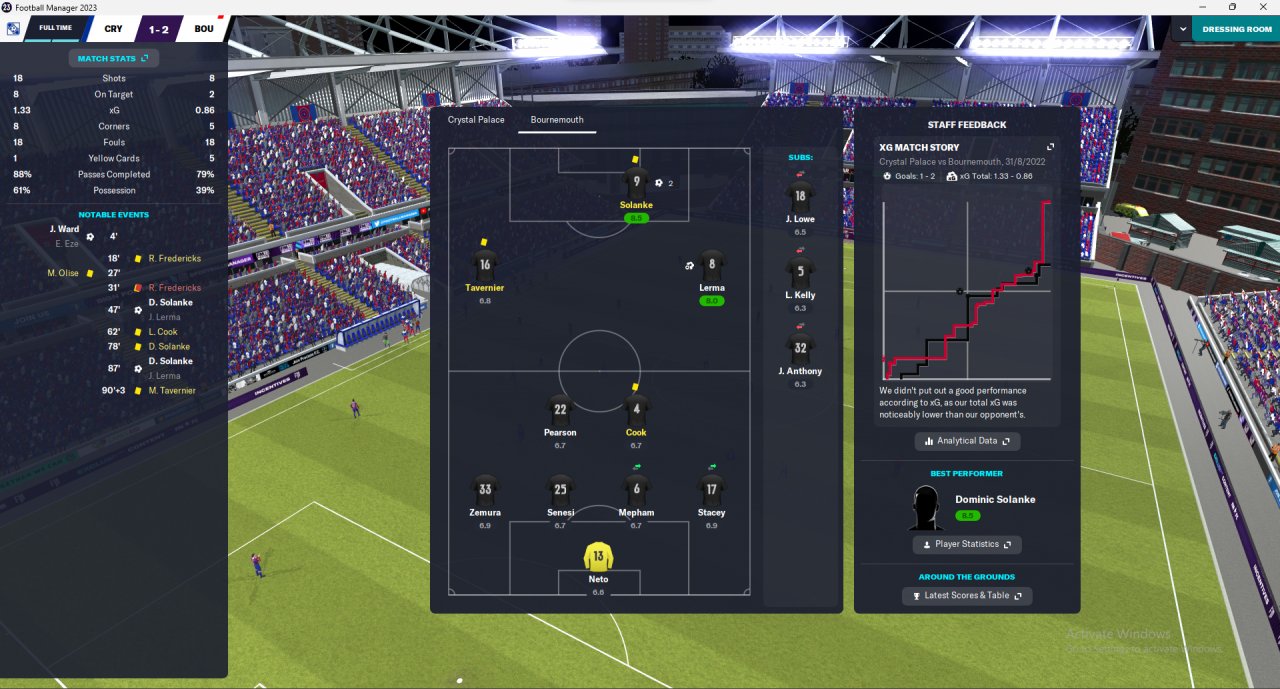The image size is (1280, 689).
Task: Open Latest Scores & Table
Action: coord(967,596)
